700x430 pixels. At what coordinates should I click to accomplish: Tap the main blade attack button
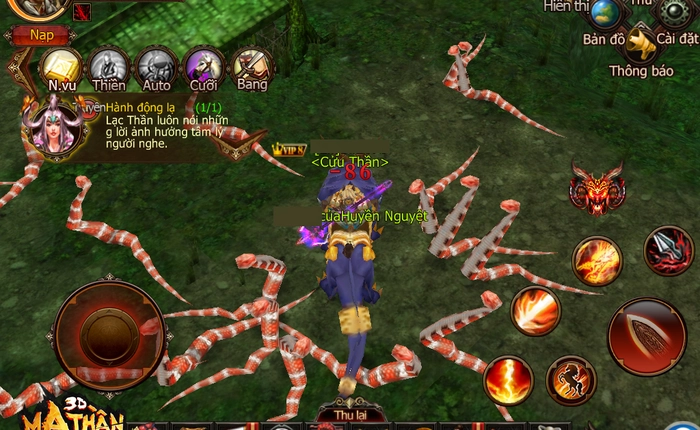point(646,337)
